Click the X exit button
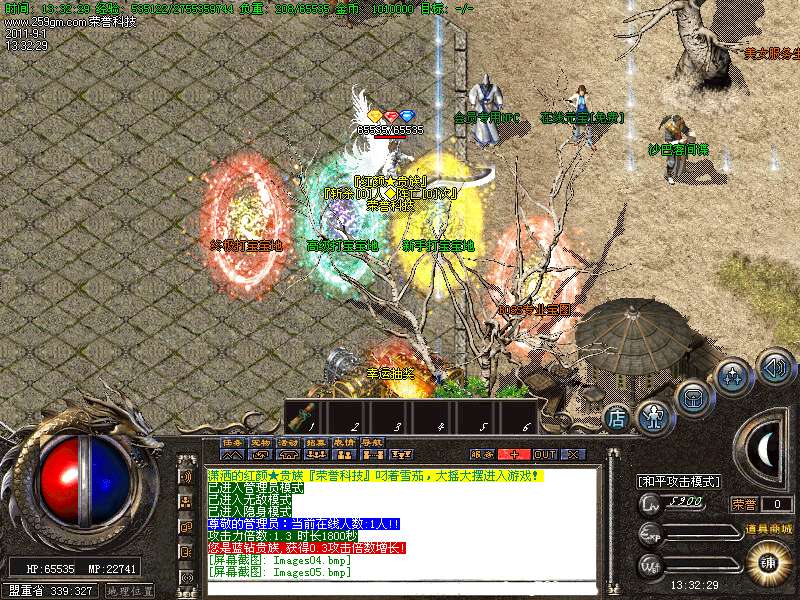This screenshot has height=600, width=800. [572, 454]
